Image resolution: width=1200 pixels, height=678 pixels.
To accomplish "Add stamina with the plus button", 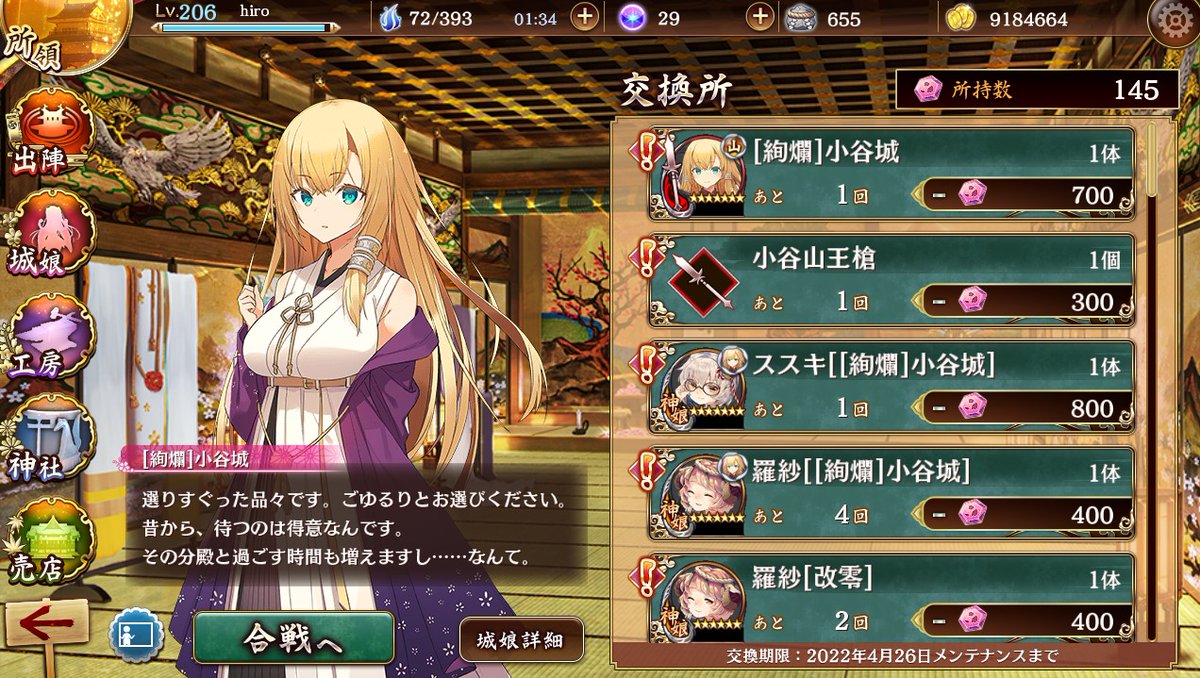I will tap(585, 18).
